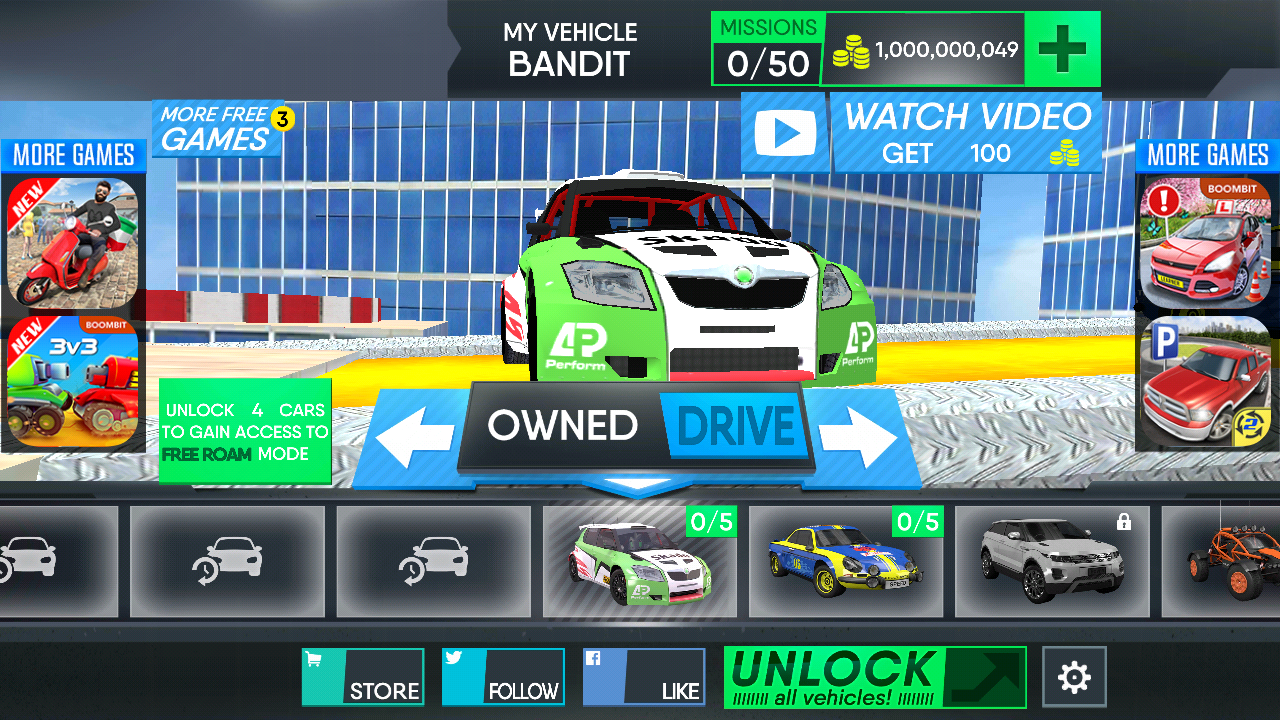Open the Store
Image resolution: width=1280 pixels, height=720 pixels.
(x=363, y=677)
